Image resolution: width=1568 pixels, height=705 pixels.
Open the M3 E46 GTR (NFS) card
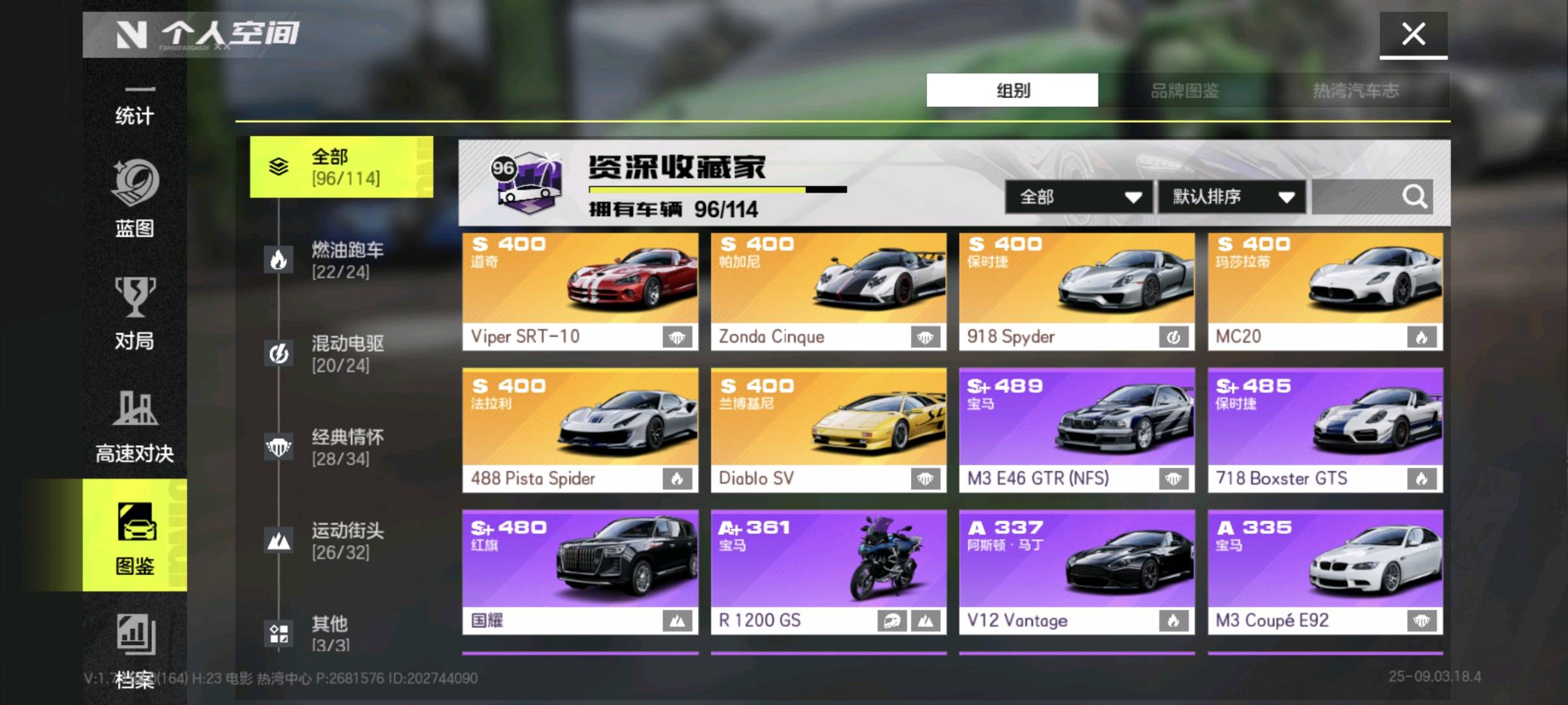(1077, 430)
